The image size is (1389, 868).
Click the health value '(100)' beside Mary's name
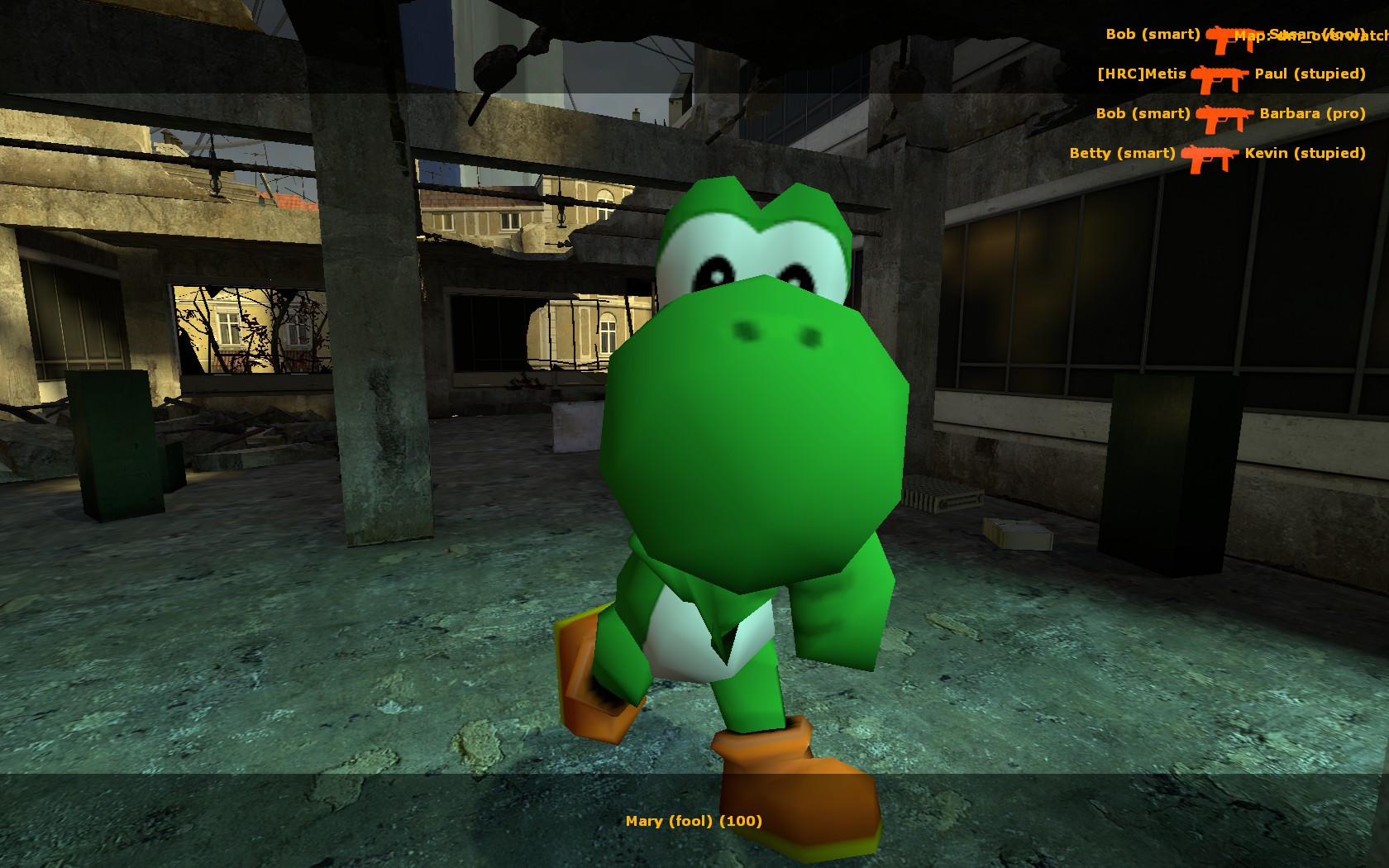(742, 822)
